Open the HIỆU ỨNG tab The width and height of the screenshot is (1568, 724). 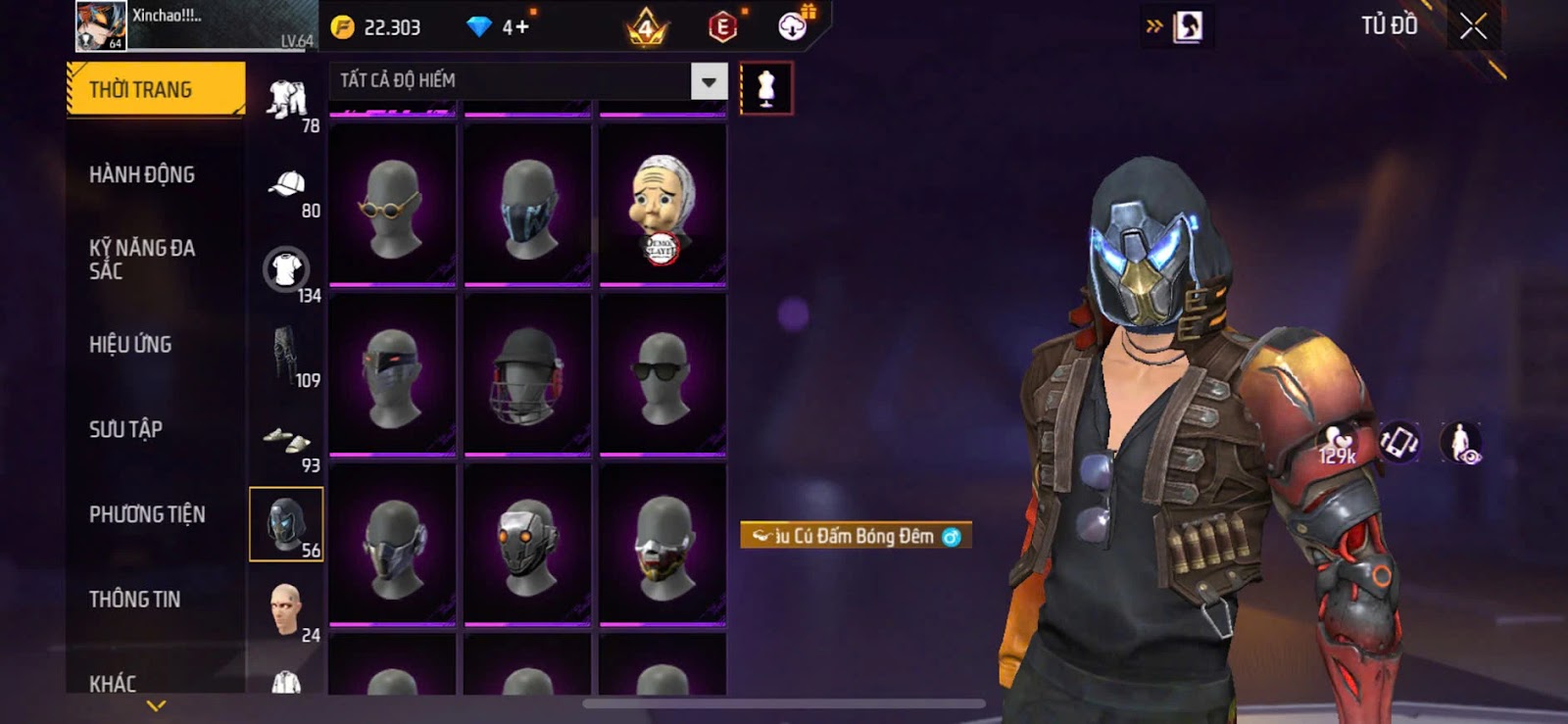[x=130, y=345]
